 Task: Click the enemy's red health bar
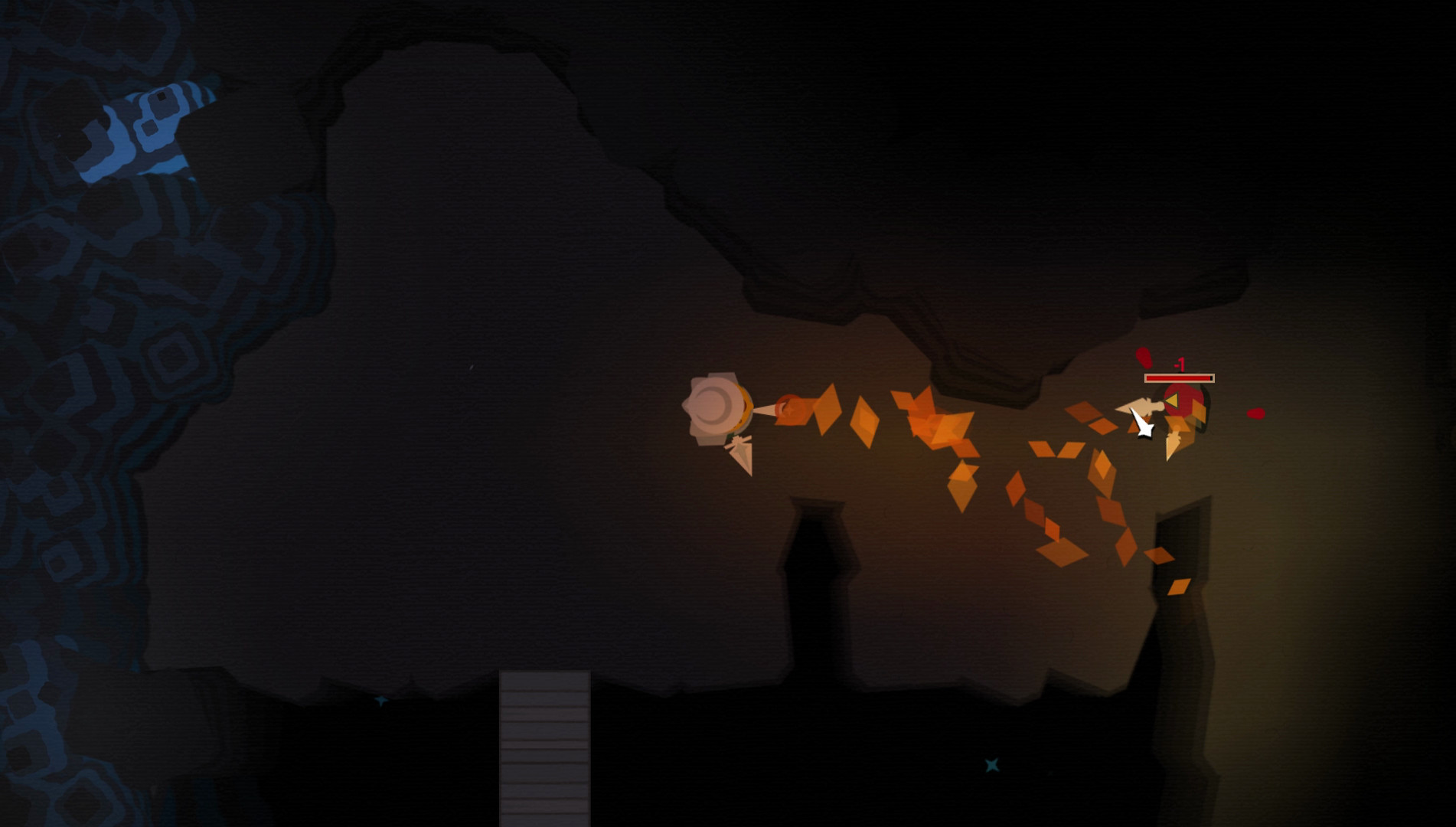click(x=1180, y=378)
